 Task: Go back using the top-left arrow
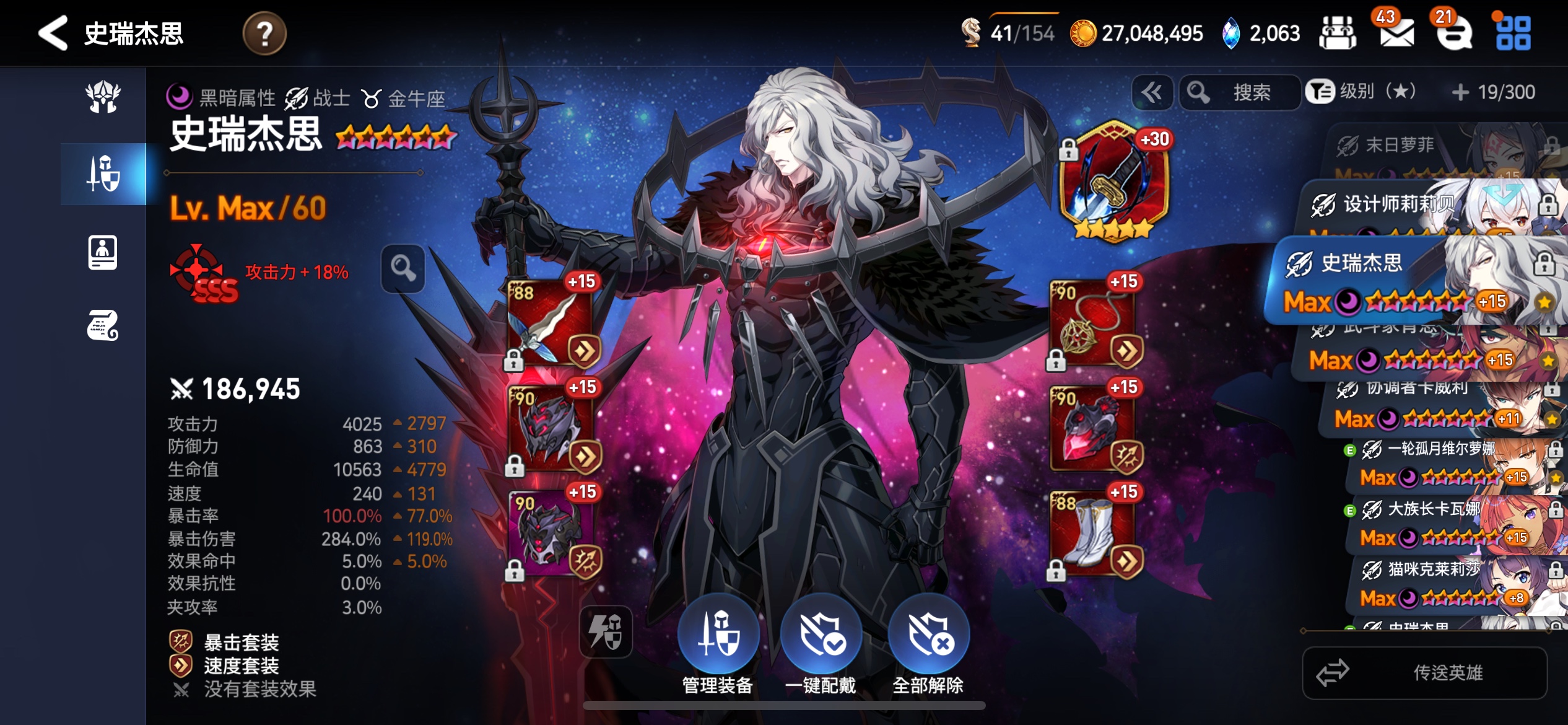click(53, 33)
